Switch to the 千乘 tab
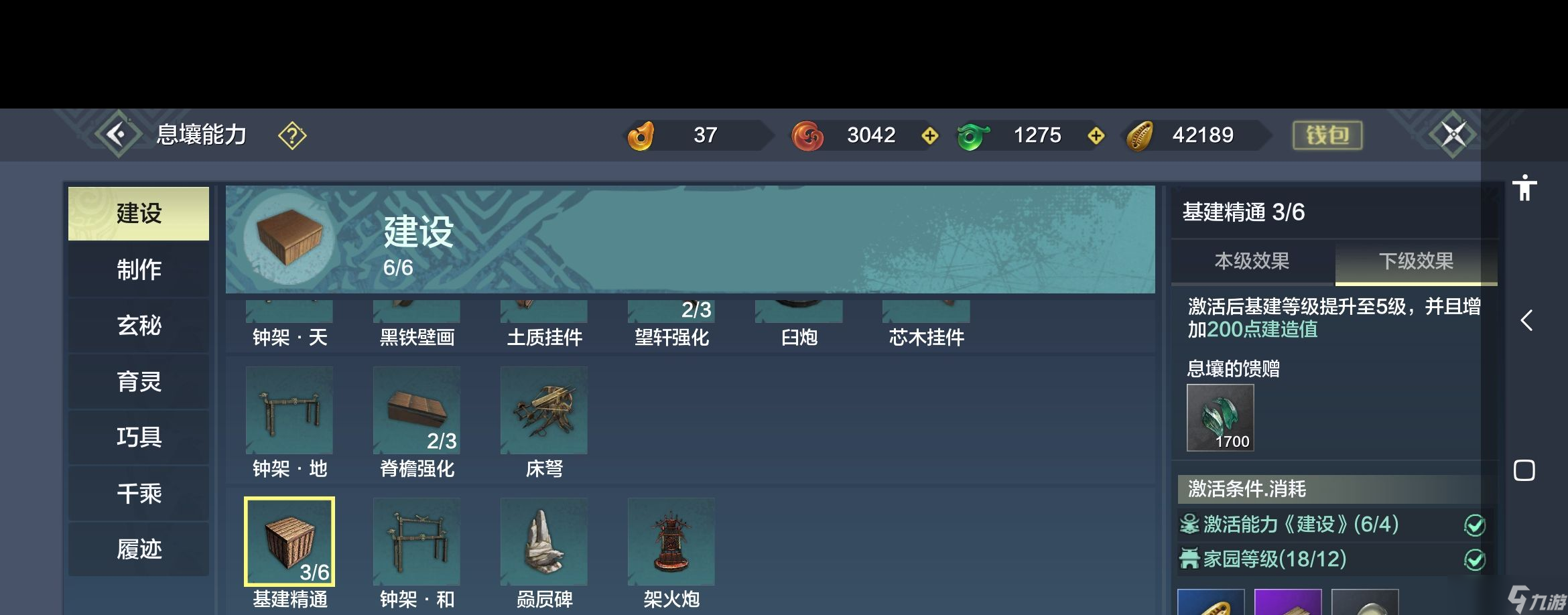 139,494
